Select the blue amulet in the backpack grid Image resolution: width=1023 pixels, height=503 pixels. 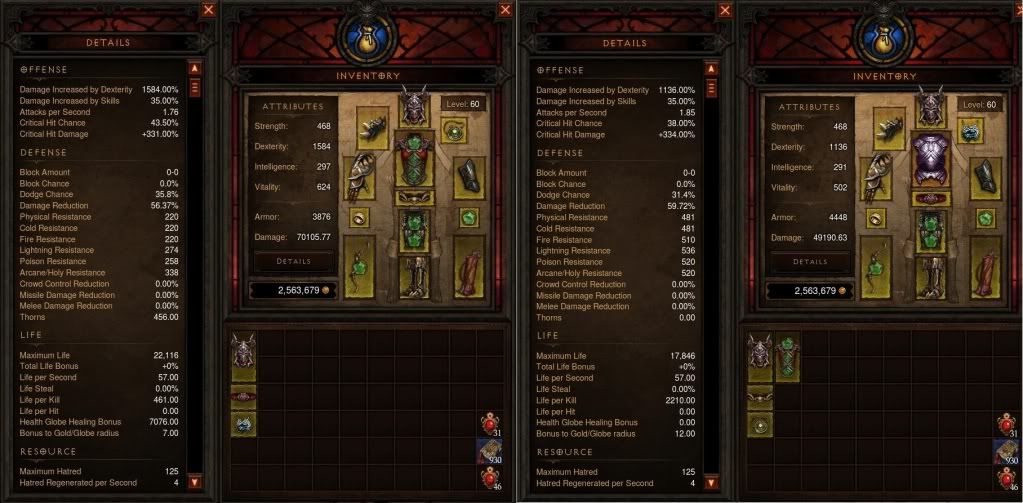pyautogui.click(x=244, y=423)
